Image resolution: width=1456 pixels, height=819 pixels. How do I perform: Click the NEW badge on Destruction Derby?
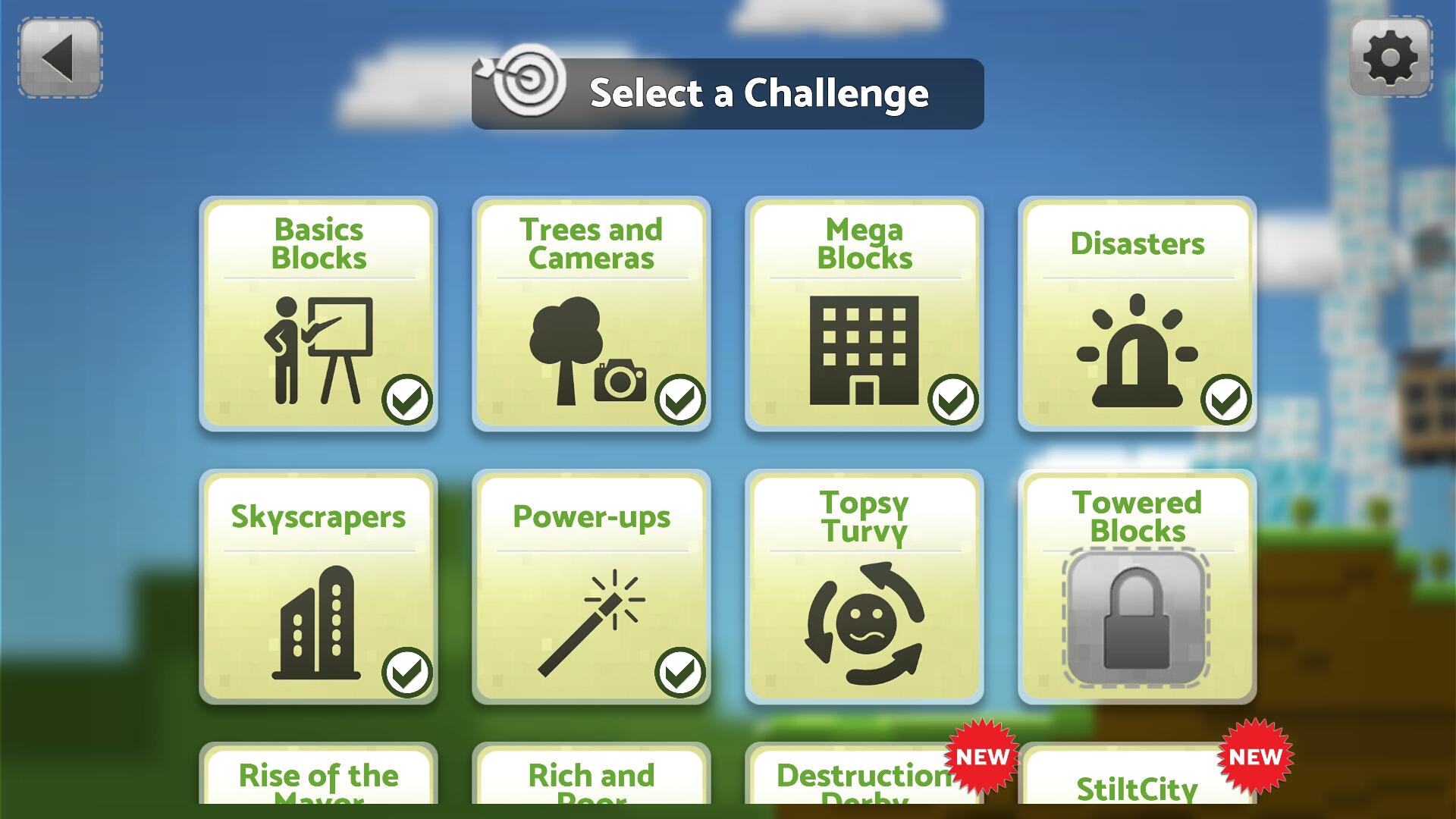[x=981, y=755]
